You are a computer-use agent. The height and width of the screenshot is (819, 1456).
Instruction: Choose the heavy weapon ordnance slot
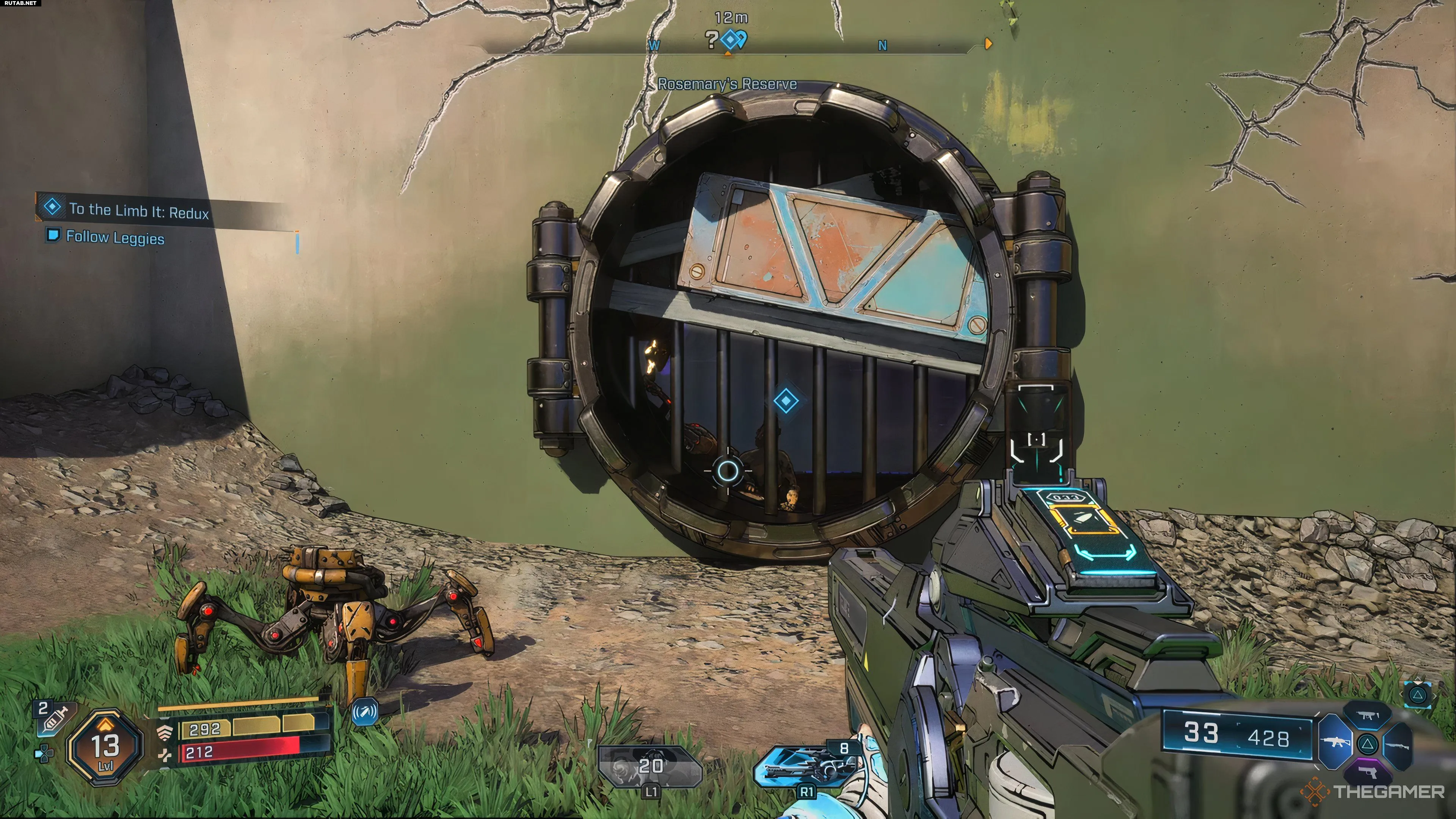[x=808, y=766]
